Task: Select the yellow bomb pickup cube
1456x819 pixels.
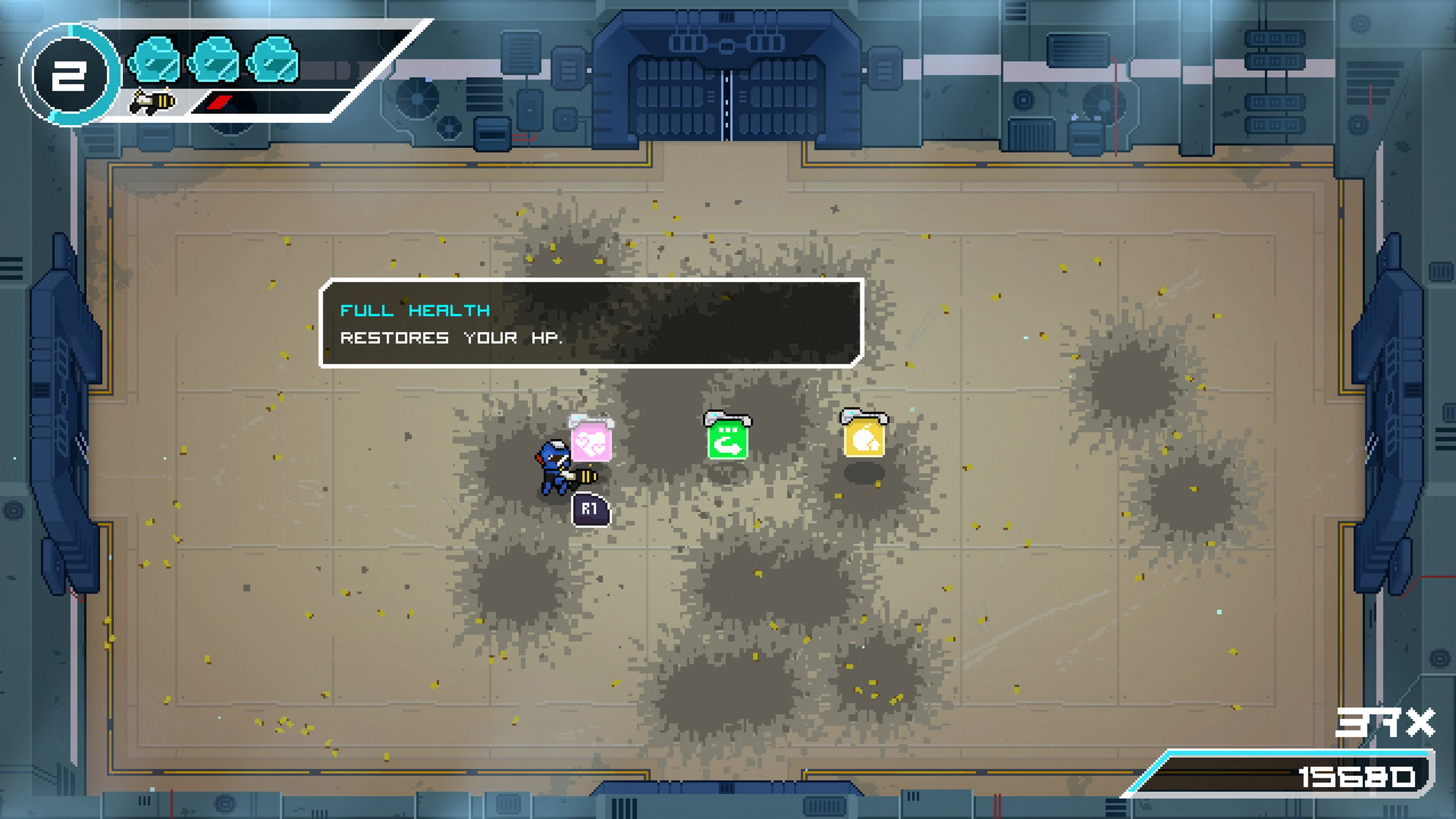Action: click(866, 438)
